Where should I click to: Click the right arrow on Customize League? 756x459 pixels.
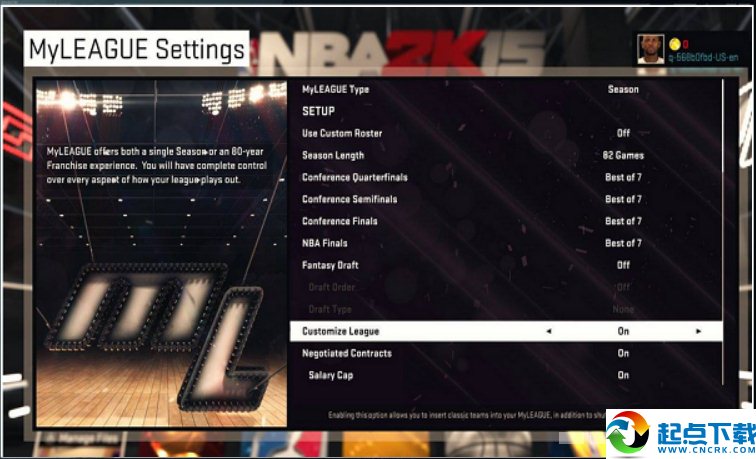coord(698,331)
